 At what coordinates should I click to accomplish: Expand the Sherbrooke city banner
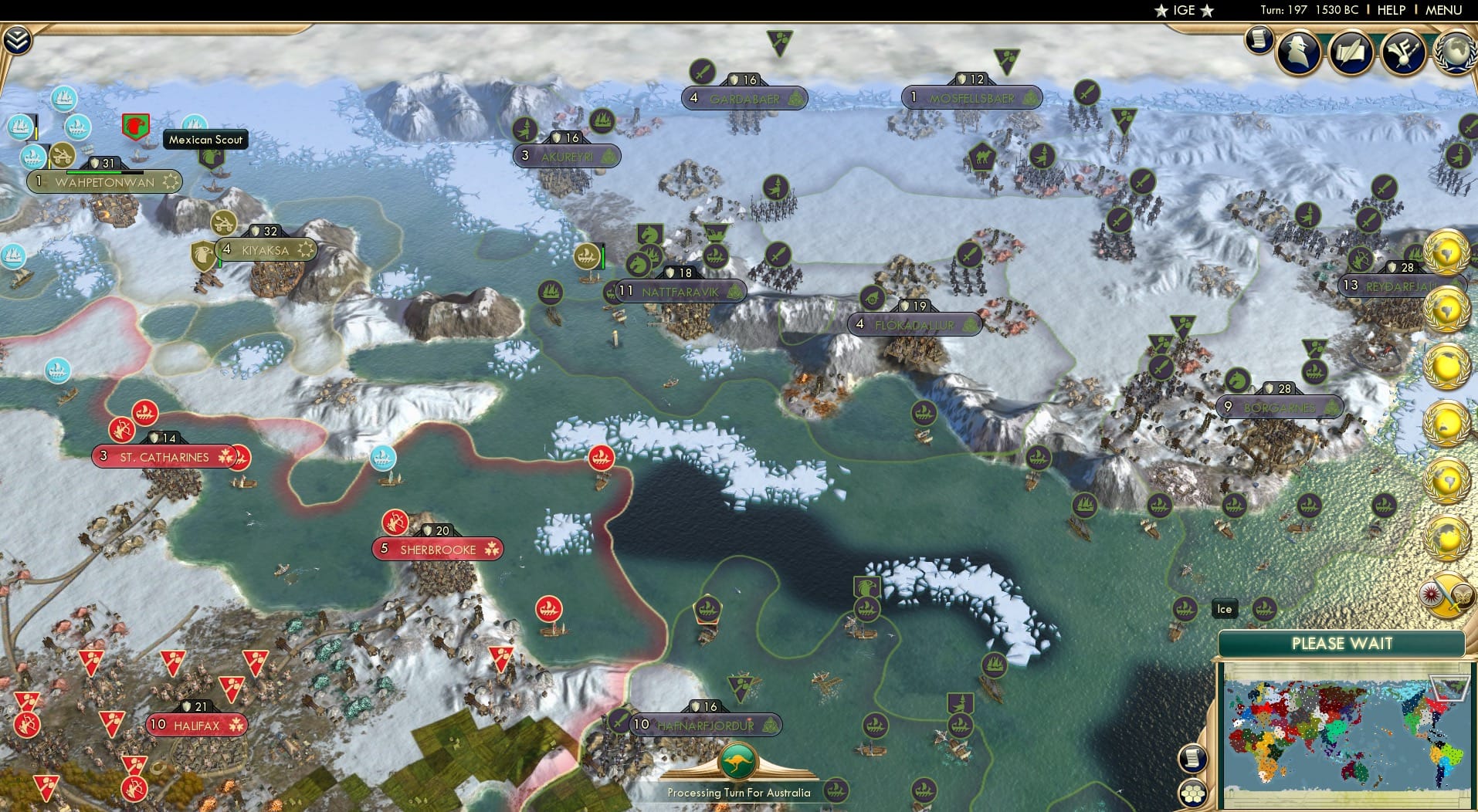pos(437,549)
